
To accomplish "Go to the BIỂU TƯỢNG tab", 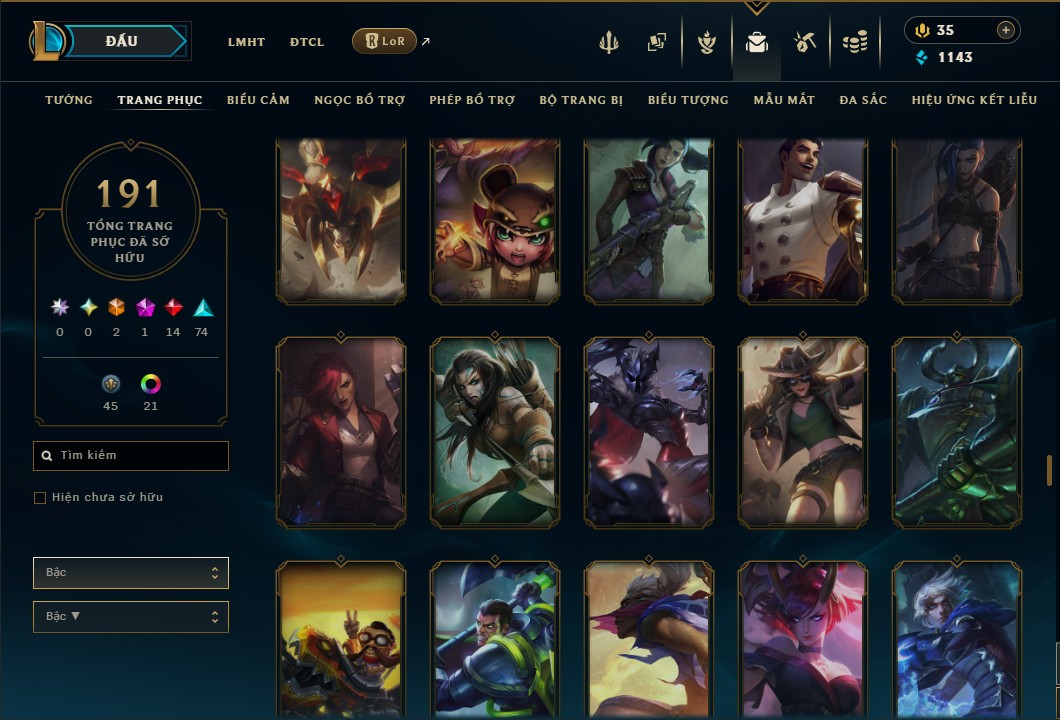I will [688, 100].
